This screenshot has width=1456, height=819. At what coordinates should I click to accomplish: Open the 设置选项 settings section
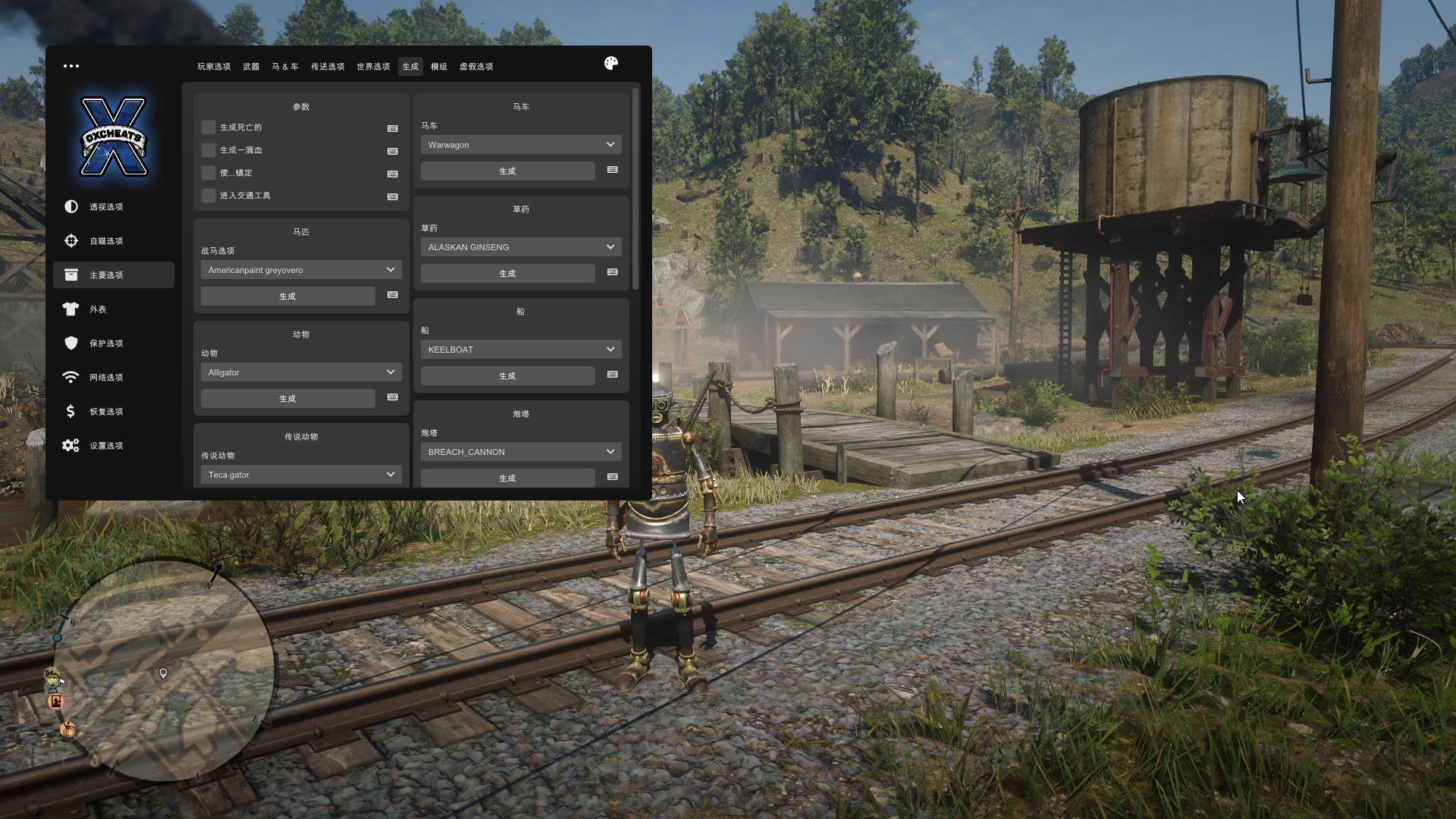coord(106,446)
